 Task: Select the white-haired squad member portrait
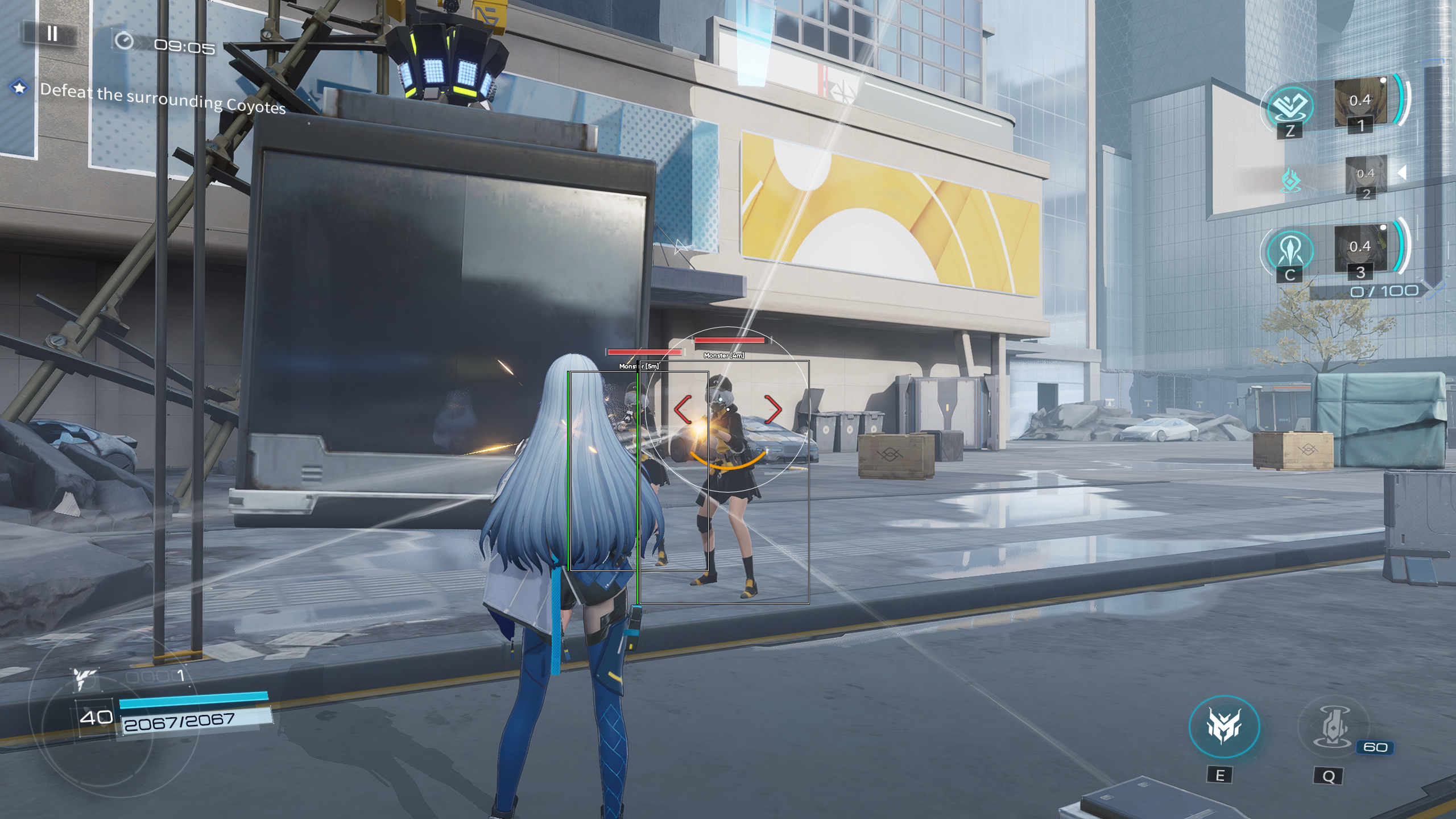point(1365,175)
